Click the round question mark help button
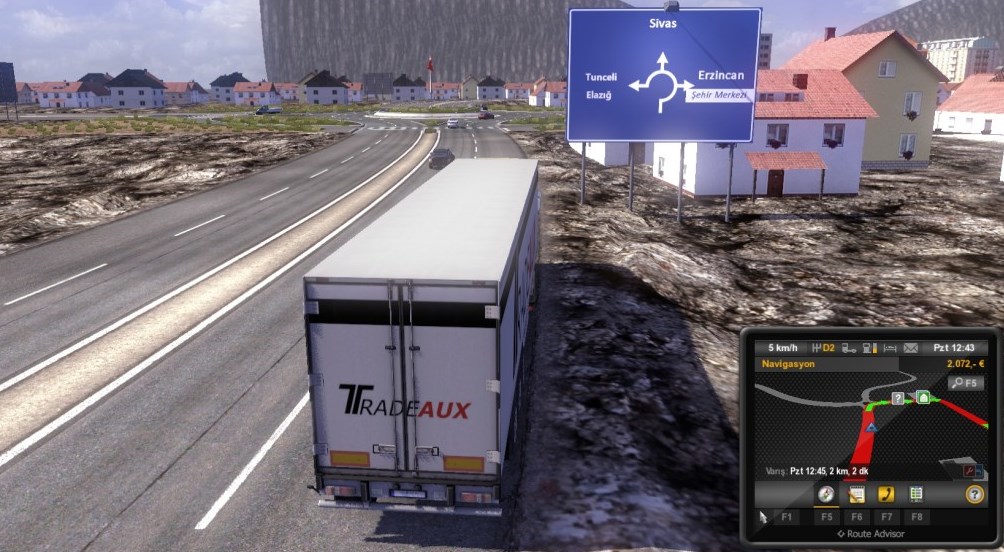 click(974, 494)
